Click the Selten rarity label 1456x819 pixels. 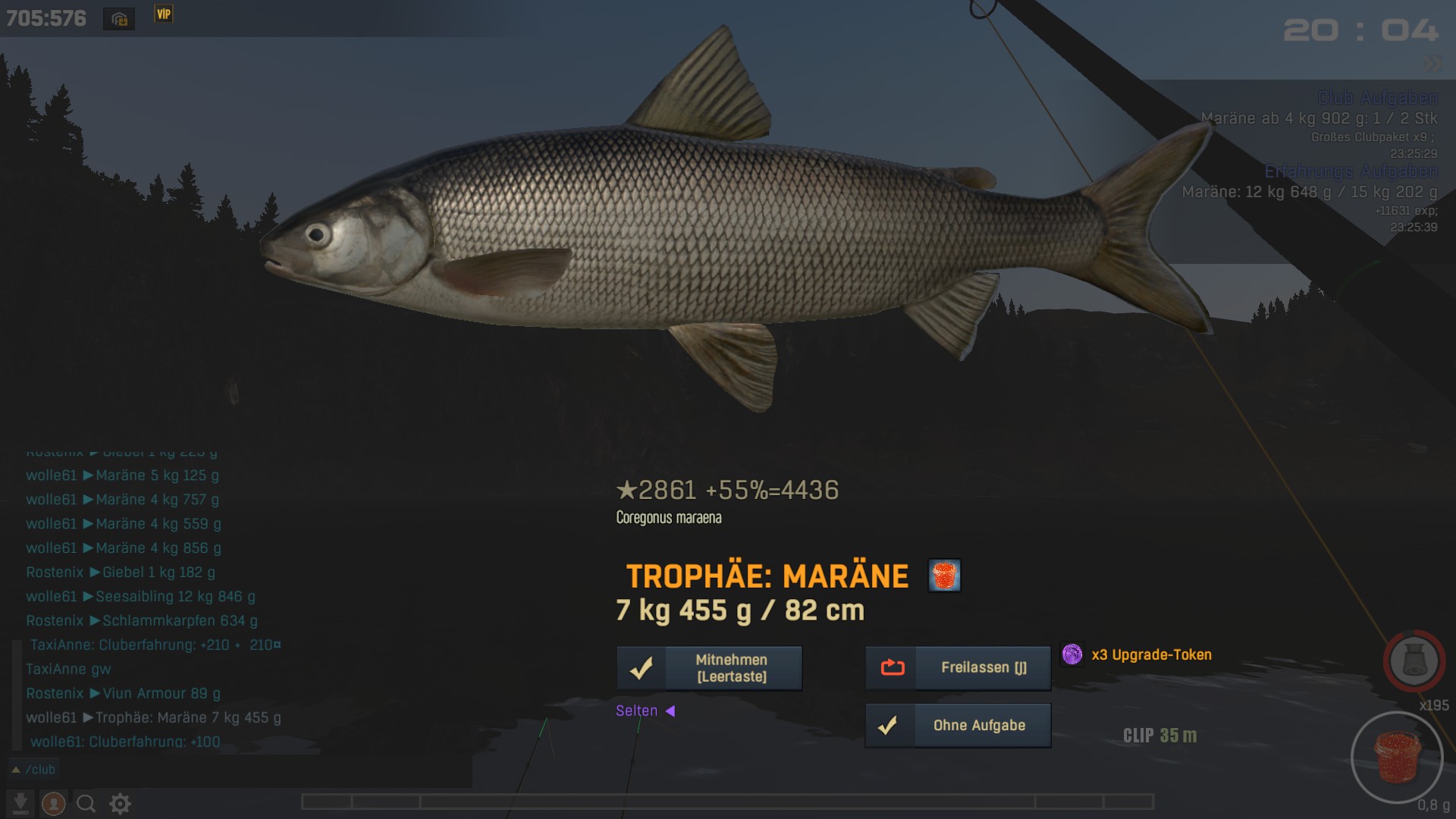(637, 711)
